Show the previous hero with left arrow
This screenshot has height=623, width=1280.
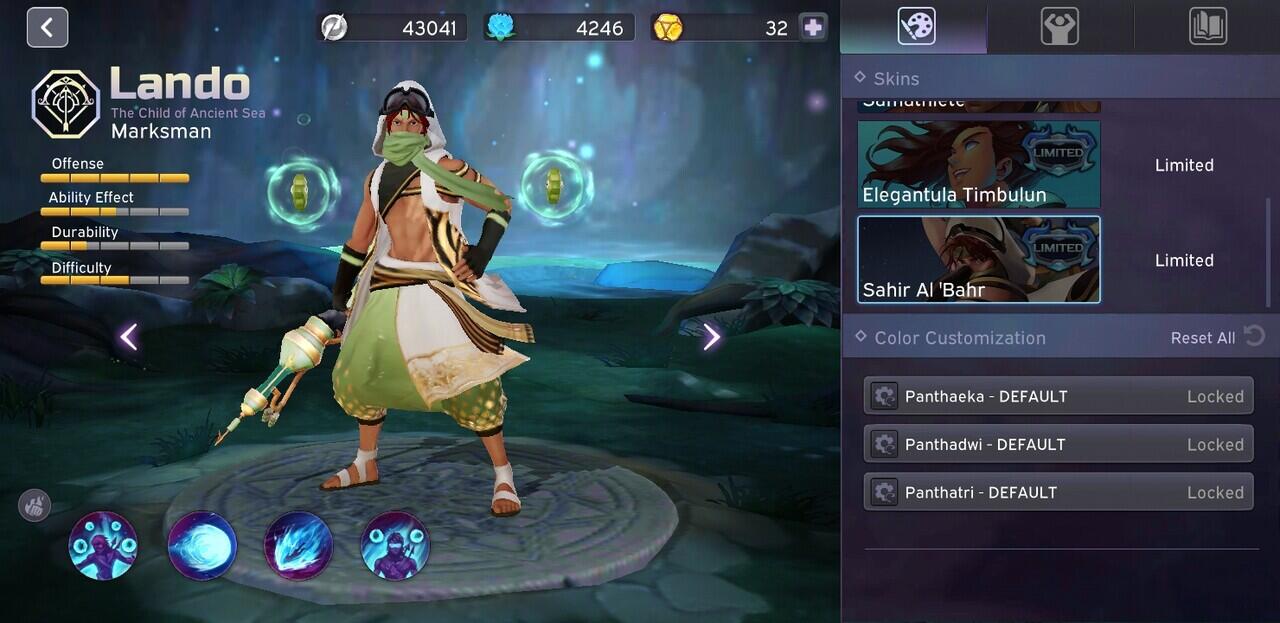(x=129, y=337)
